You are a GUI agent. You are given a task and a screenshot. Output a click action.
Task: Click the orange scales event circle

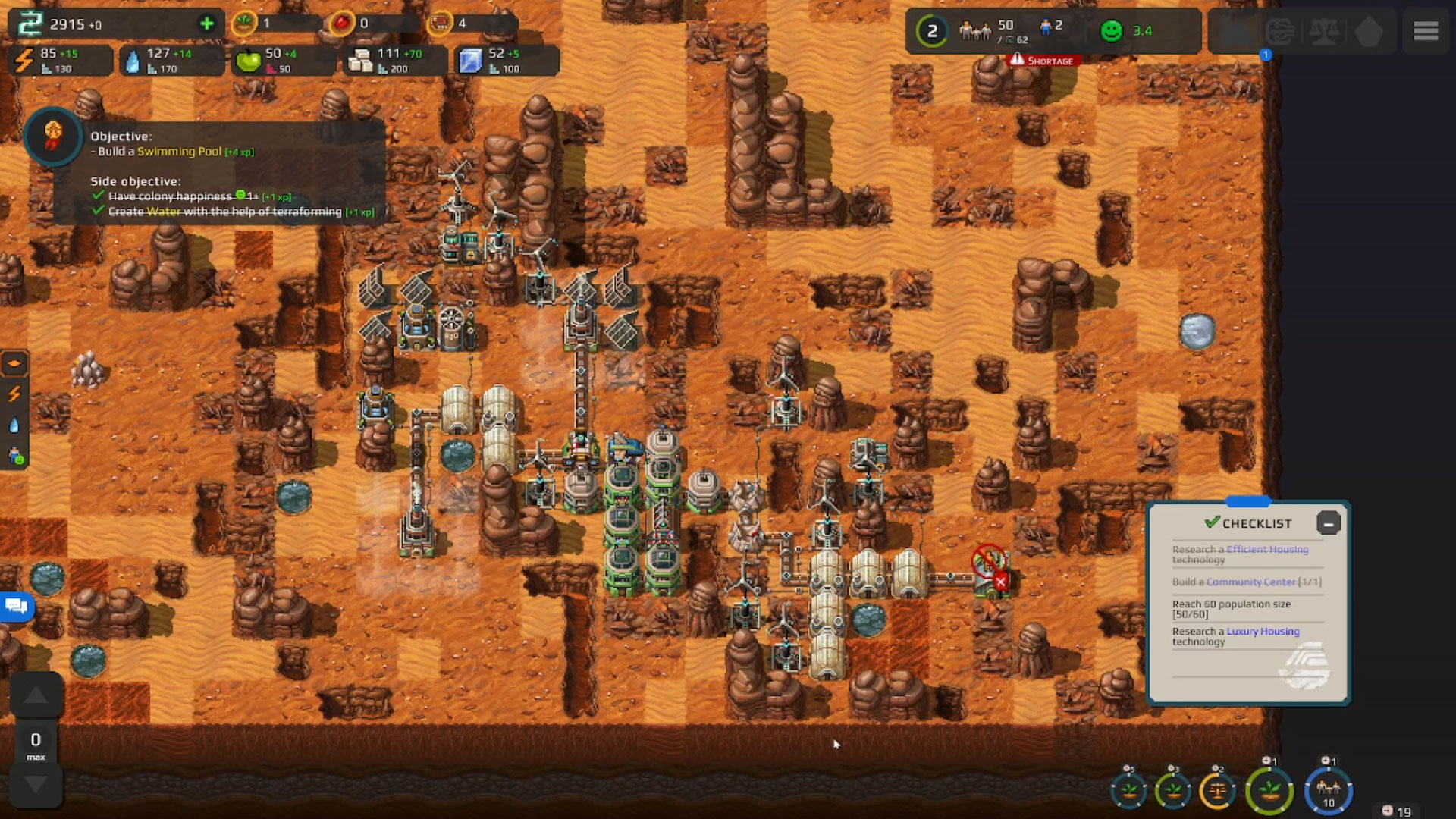point(1217,791)
